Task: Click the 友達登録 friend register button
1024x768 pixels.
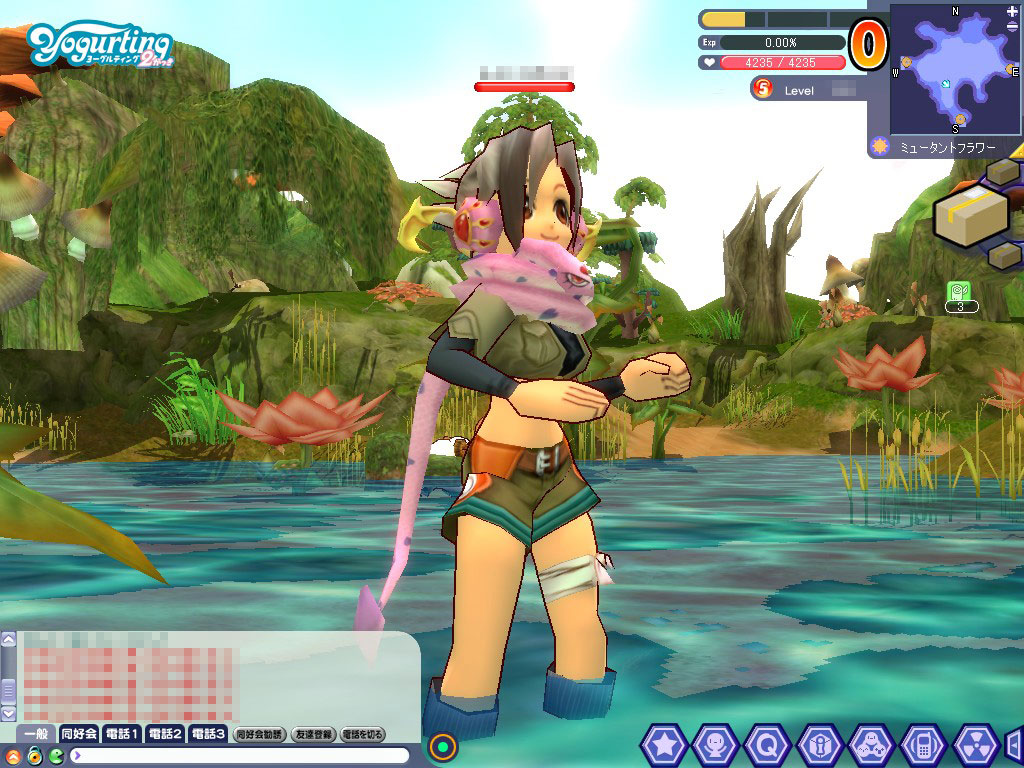Action: 314,734
